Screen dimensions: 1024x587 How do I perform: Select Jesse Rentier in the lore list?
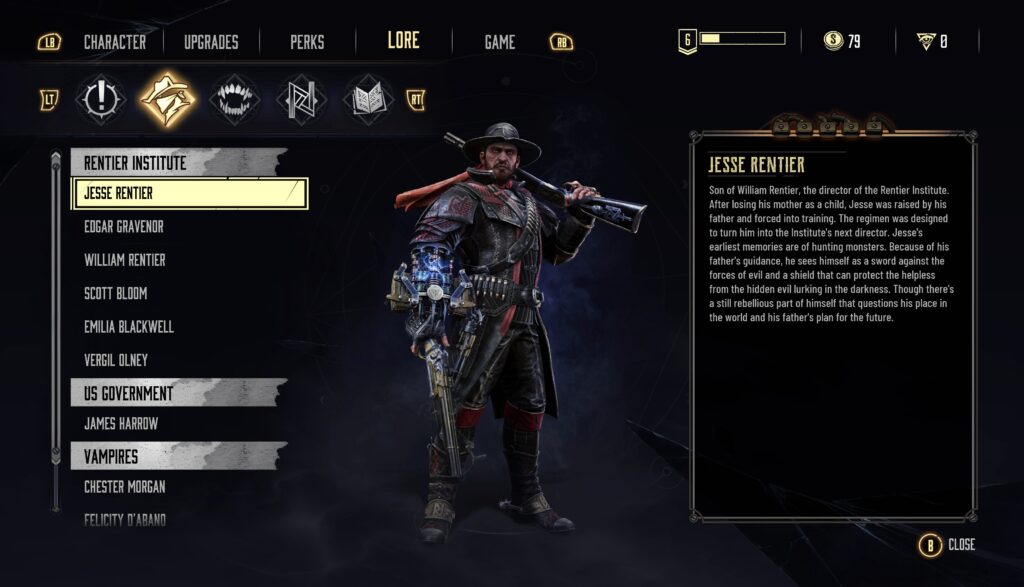(190, 193)
